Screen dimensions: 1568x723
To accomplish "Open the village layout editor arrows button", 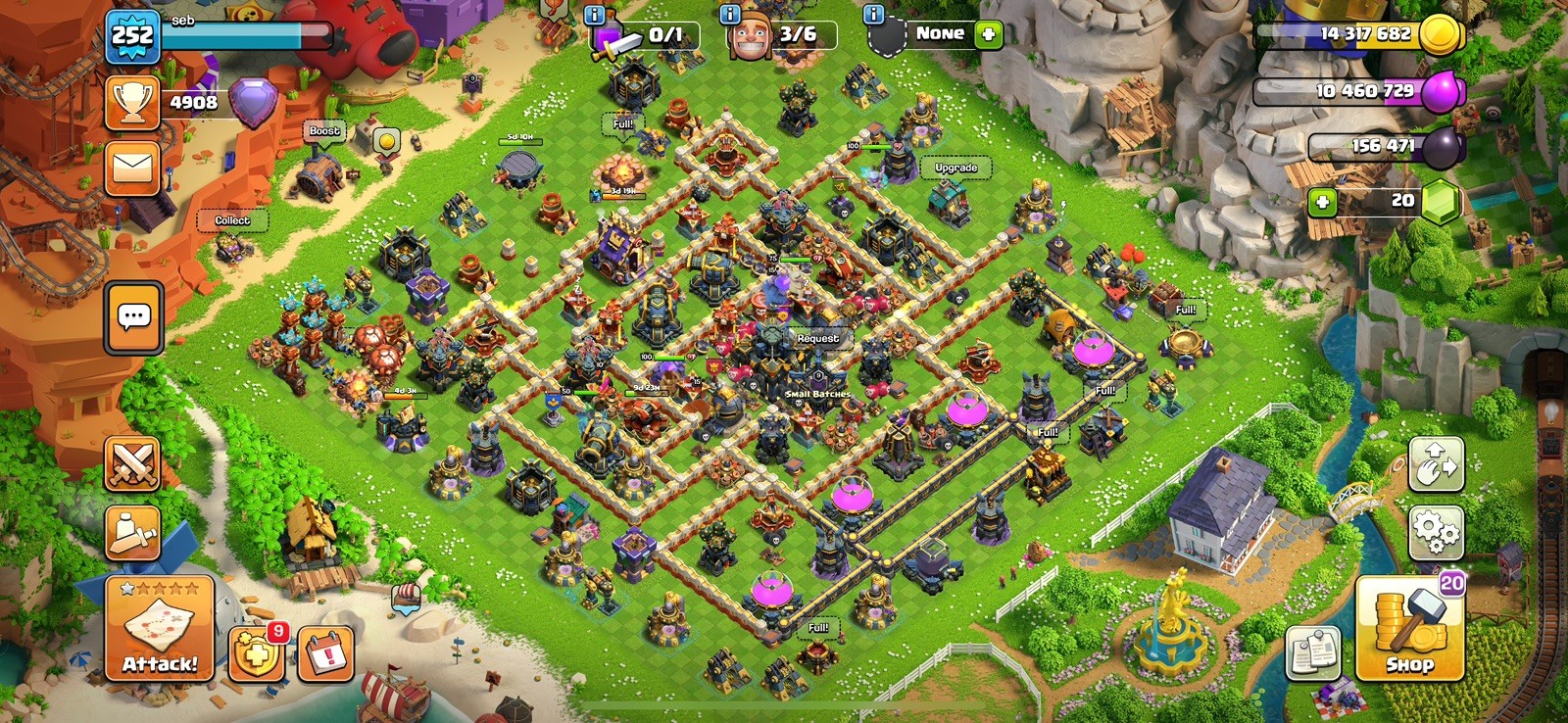I will coord(1436,463).
